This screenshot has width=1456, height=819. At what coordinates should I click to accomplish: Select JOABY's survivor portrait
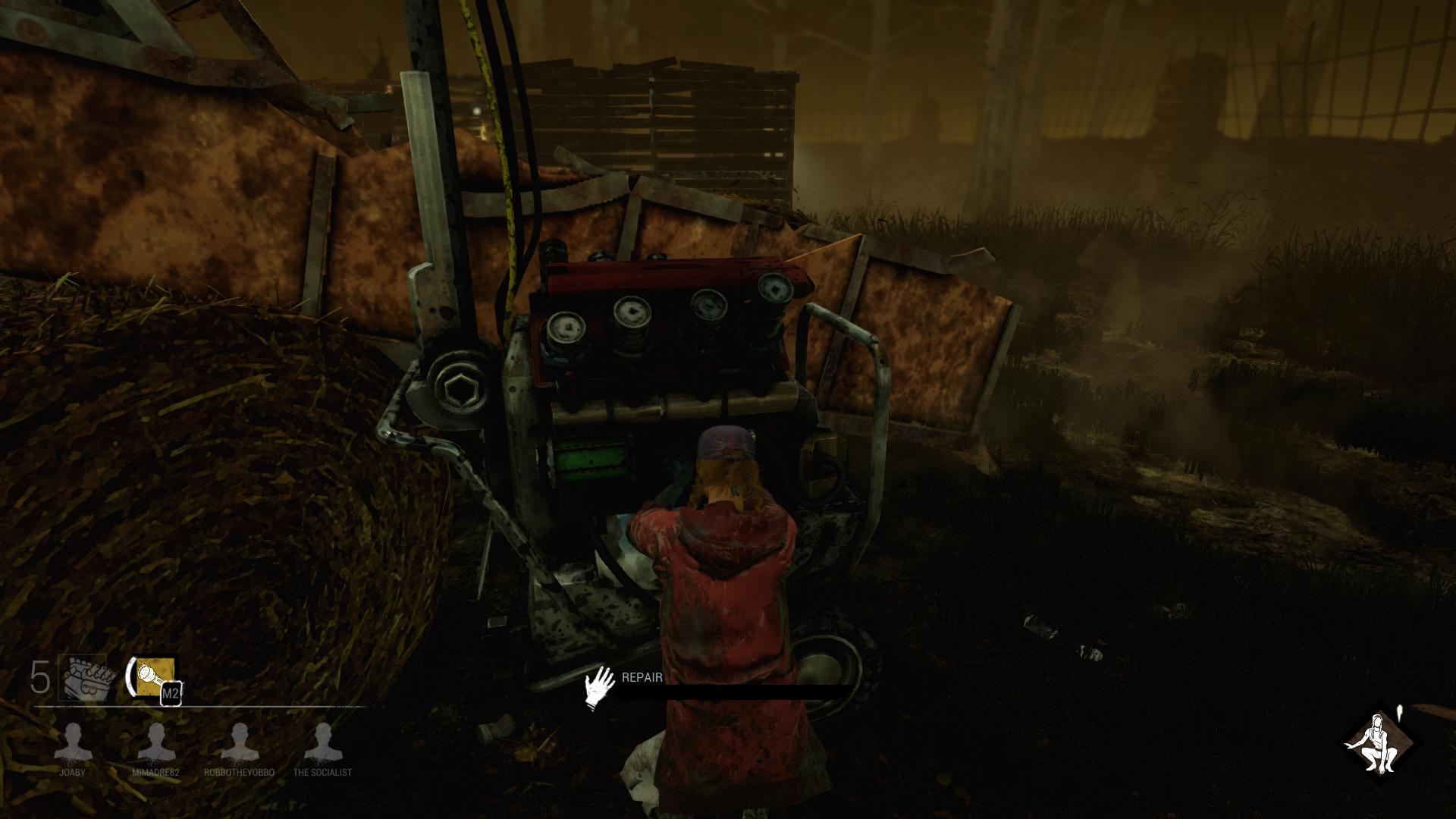tap(74, 742)
